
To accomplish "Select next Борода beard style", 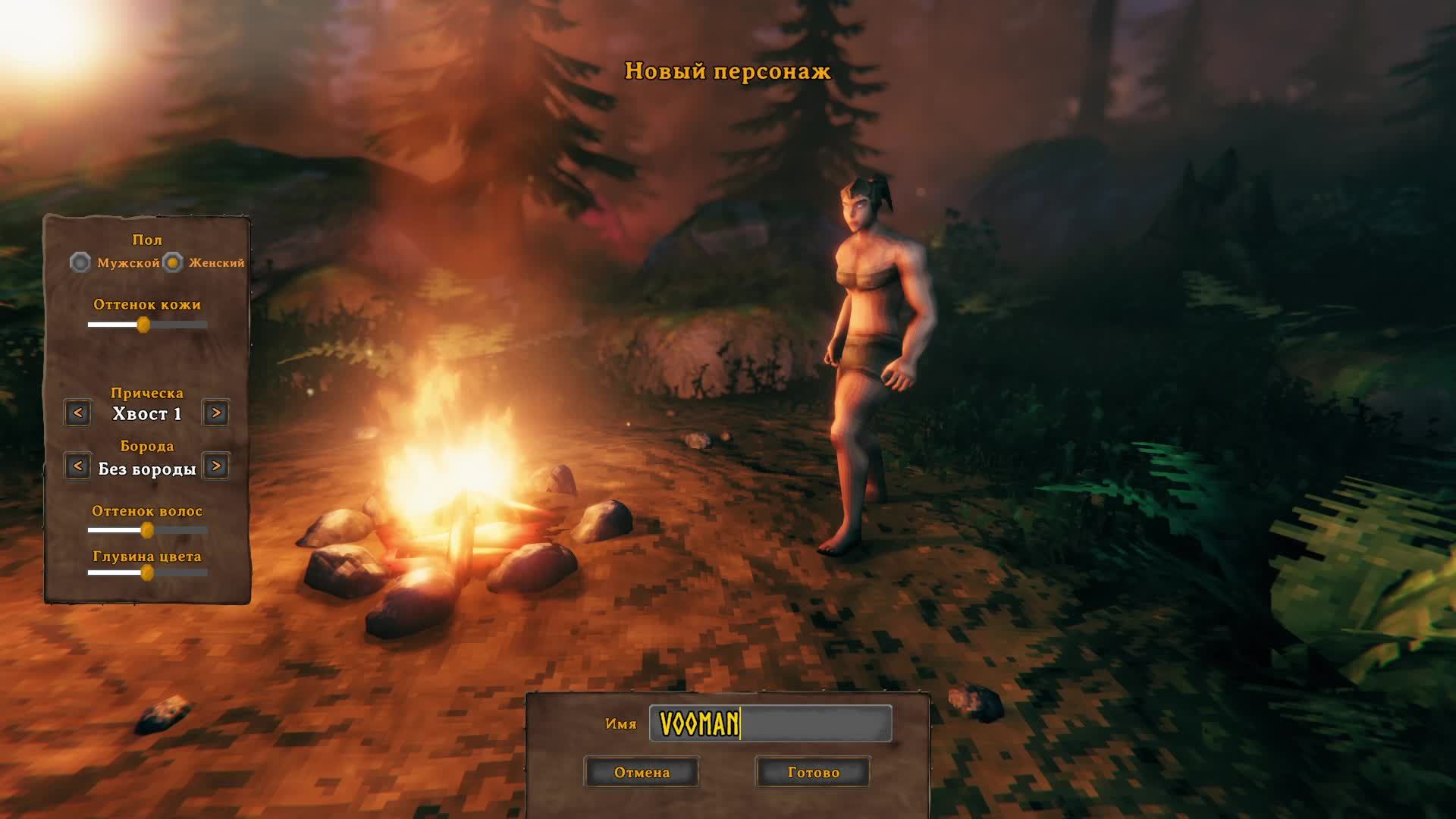I will 216,466.
